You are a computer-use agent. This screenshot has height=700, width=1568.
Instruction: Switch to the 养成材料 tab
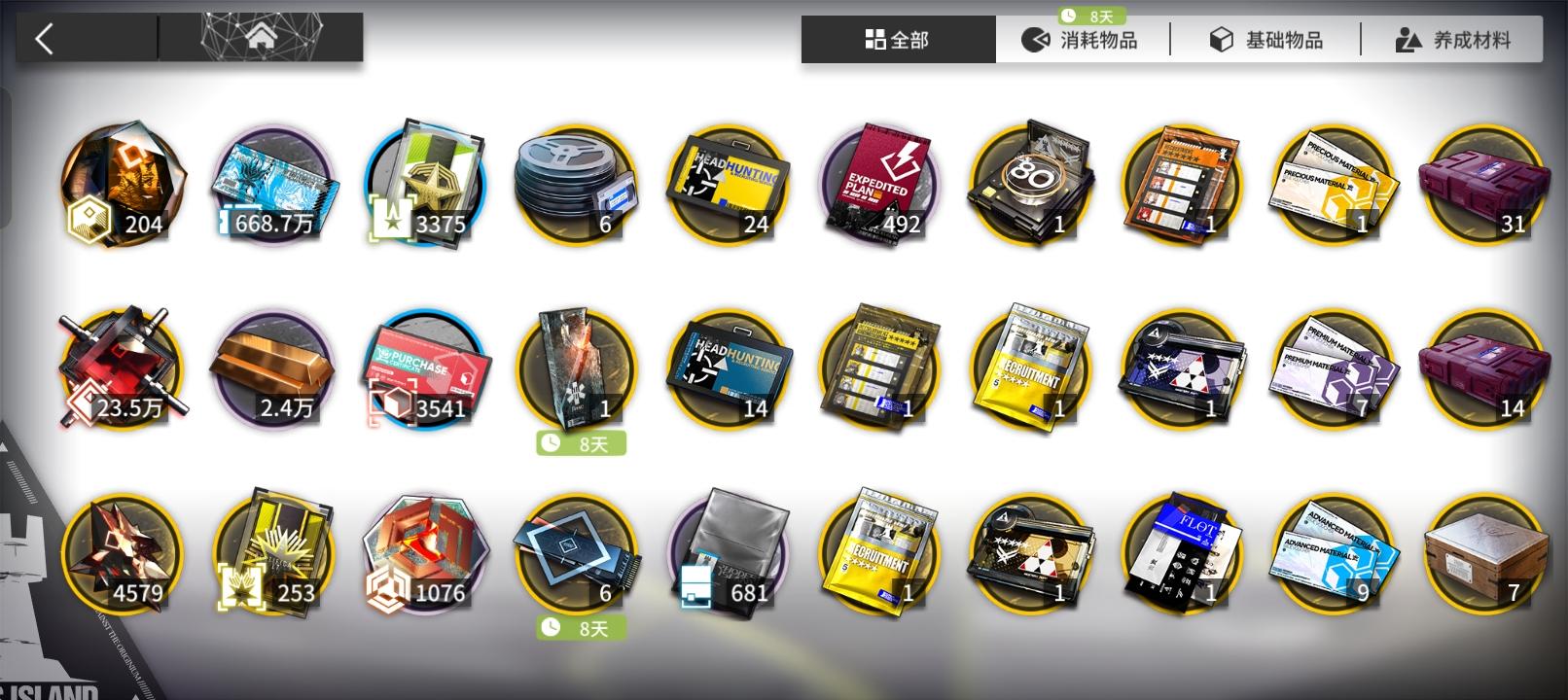tap(1449, 40)
